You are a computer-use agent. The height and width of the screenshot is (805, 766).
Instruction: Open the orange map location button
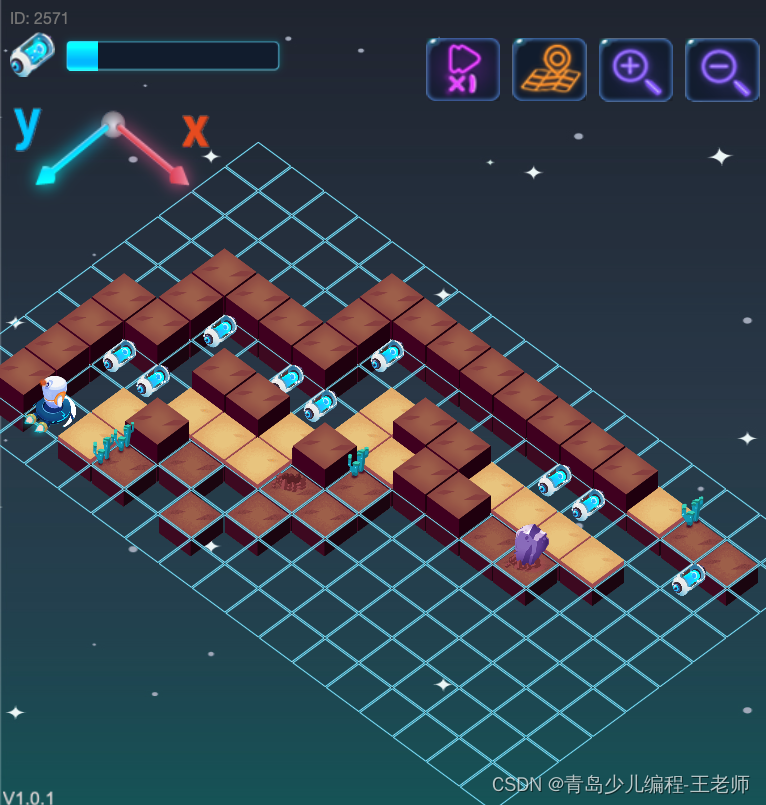point(549,69)
